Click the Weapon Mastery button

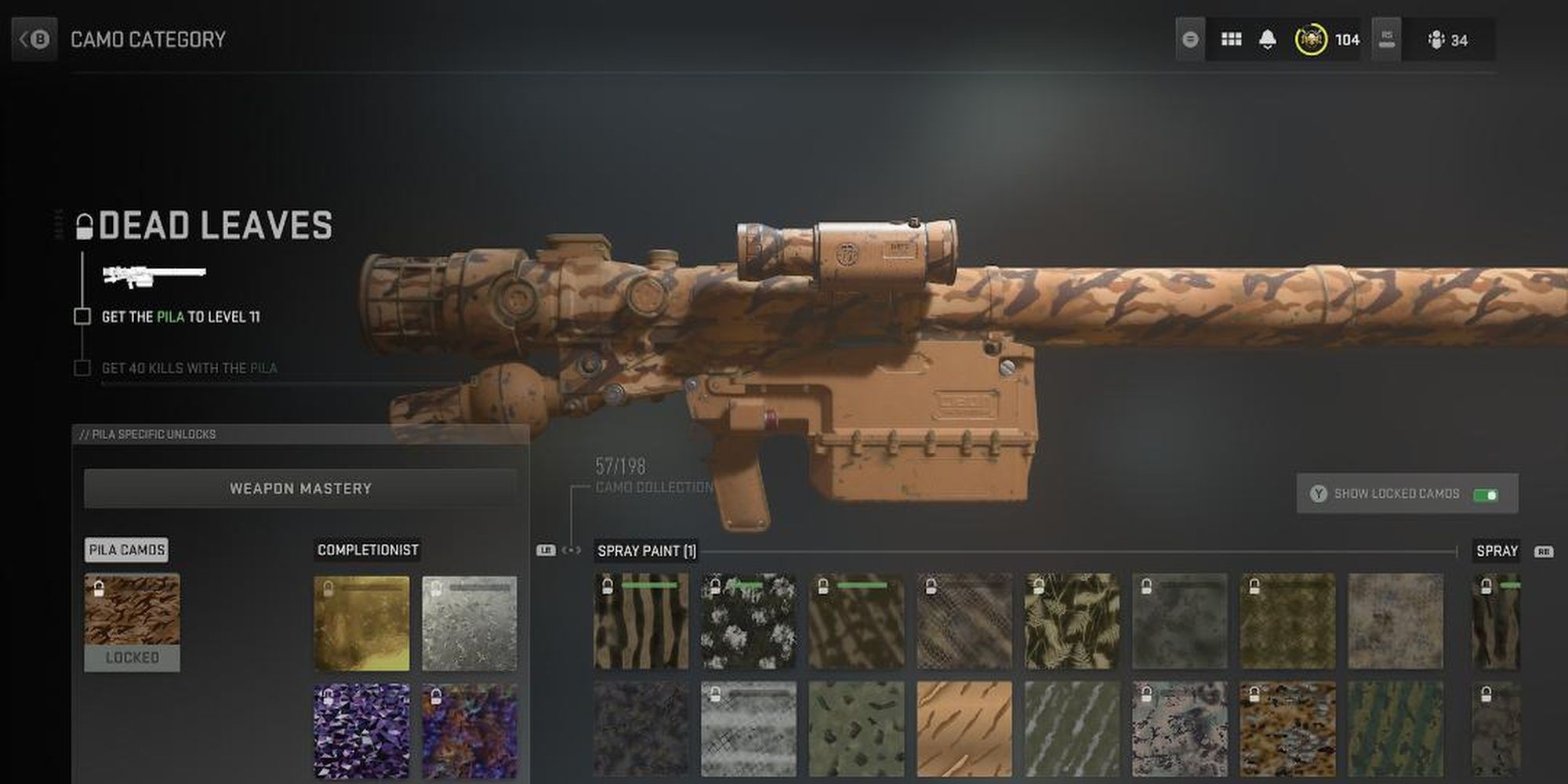[300, 488]
